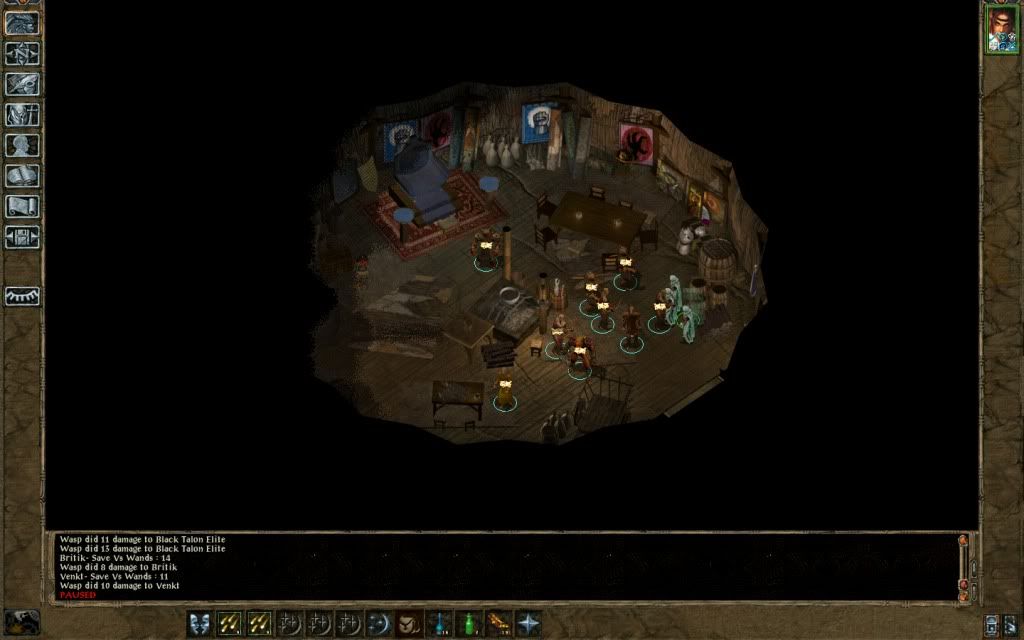Viewport: 1024px width, 640px height.
Task: Activate the talk mask action
Action: [x=200, y=623]
